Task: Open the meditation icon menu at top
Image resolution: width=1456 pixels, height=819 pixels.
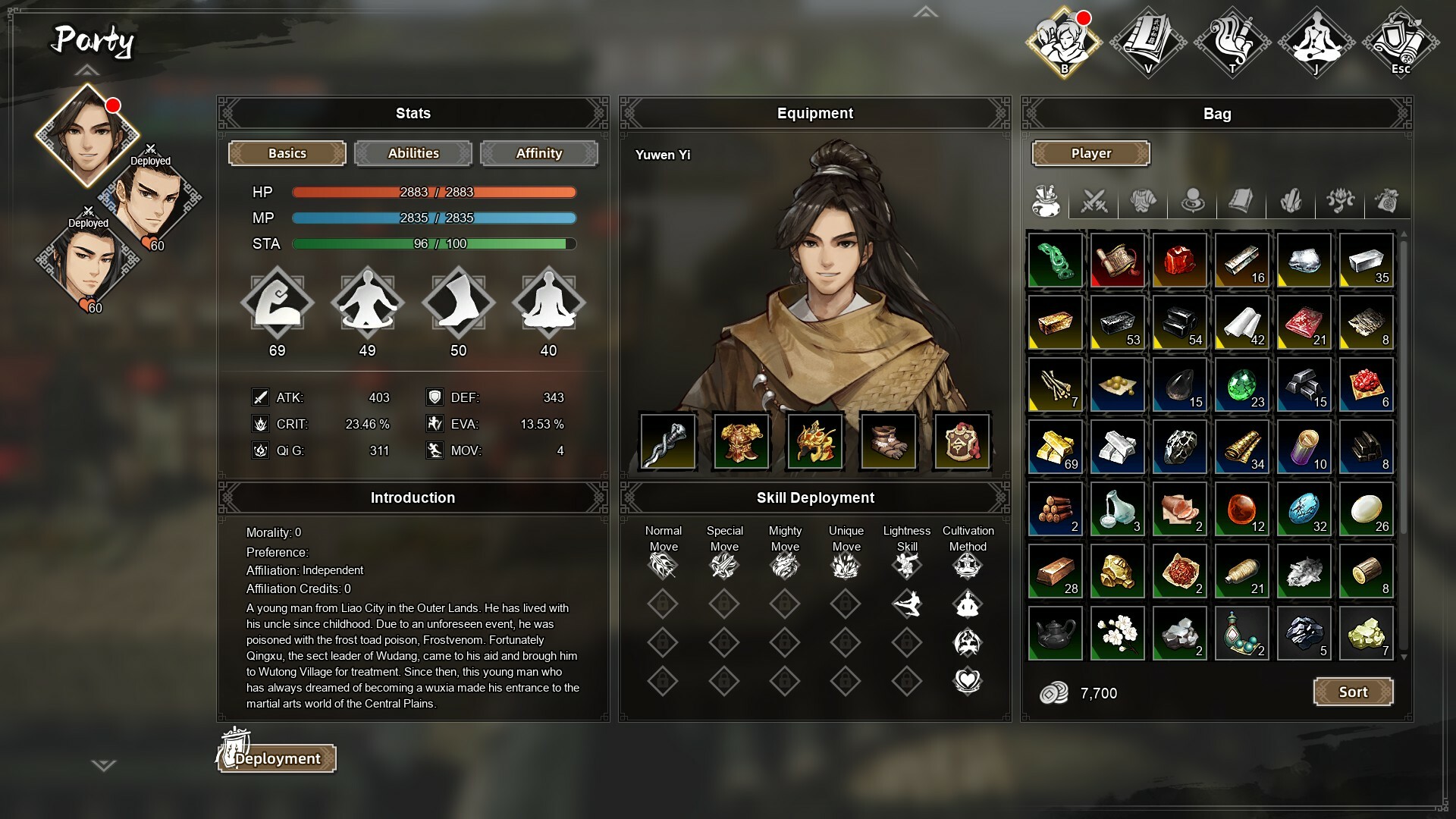Action: click(1316, 42)
